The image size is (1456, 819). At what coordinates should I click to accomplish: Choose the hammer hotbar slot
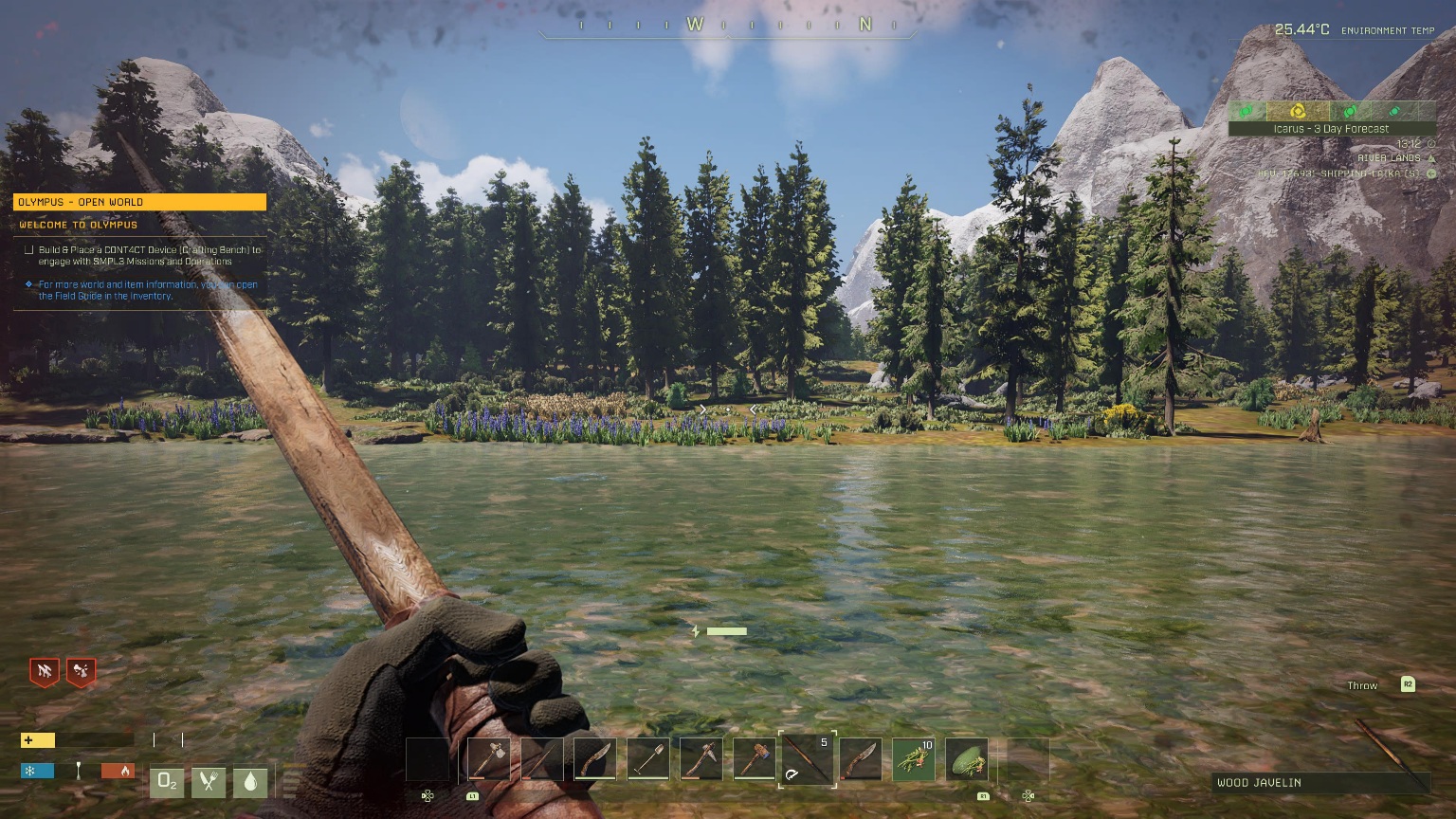(755, 759)
